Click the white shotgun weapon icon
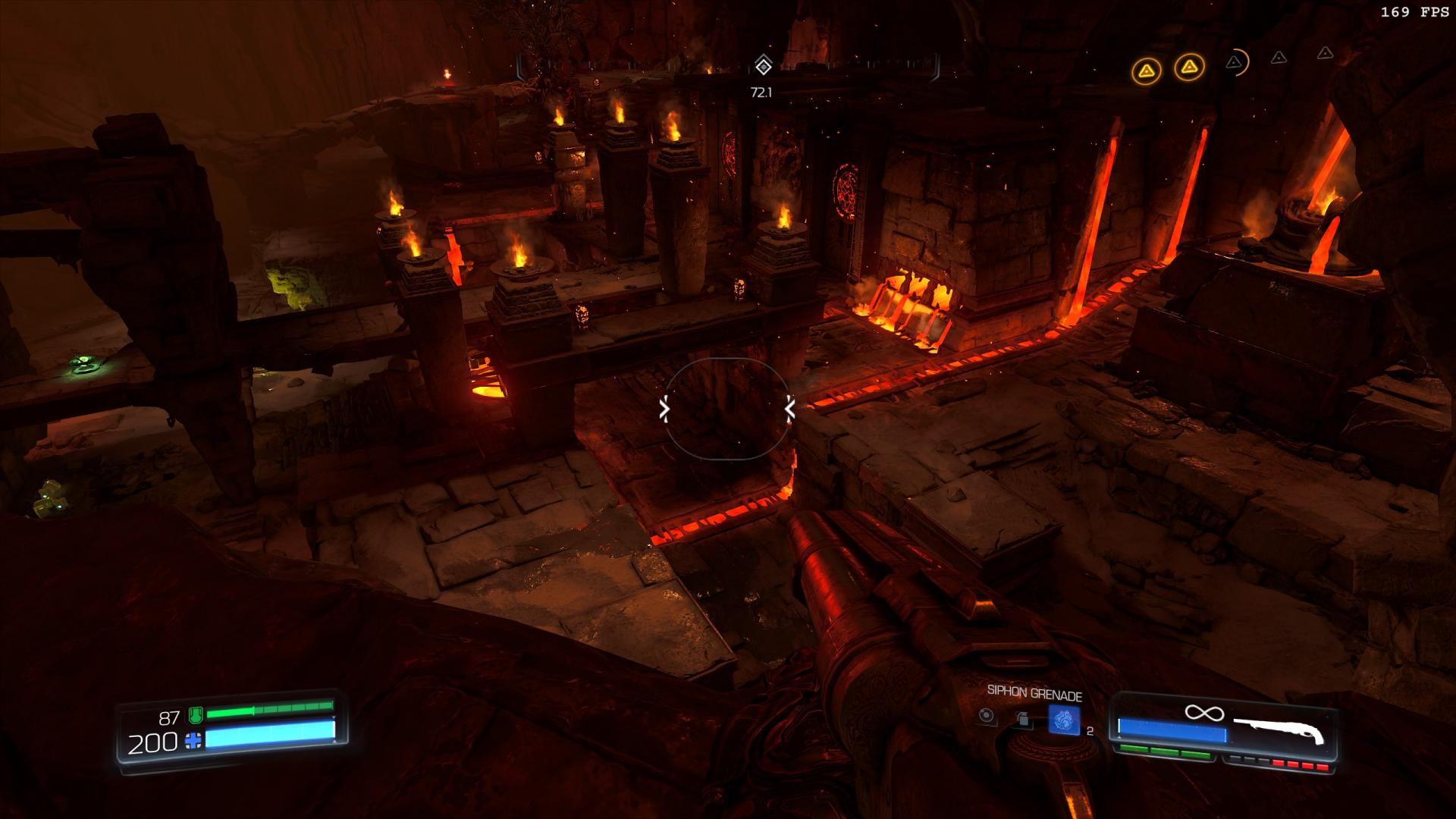 click(x=1279, y=731)
